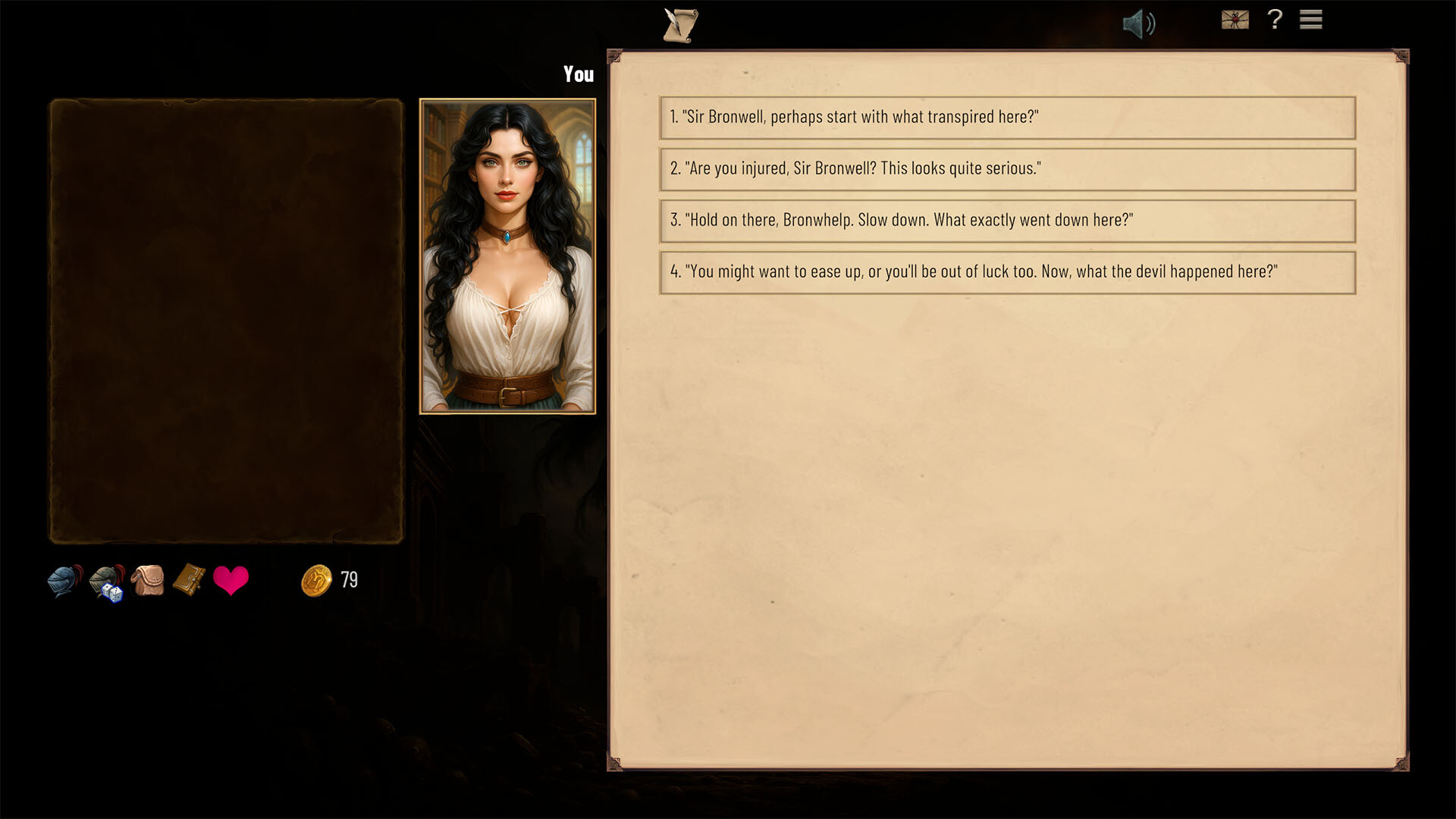Show help via the question mark
Screen dimensions: 1456x819
point(1275,20)
